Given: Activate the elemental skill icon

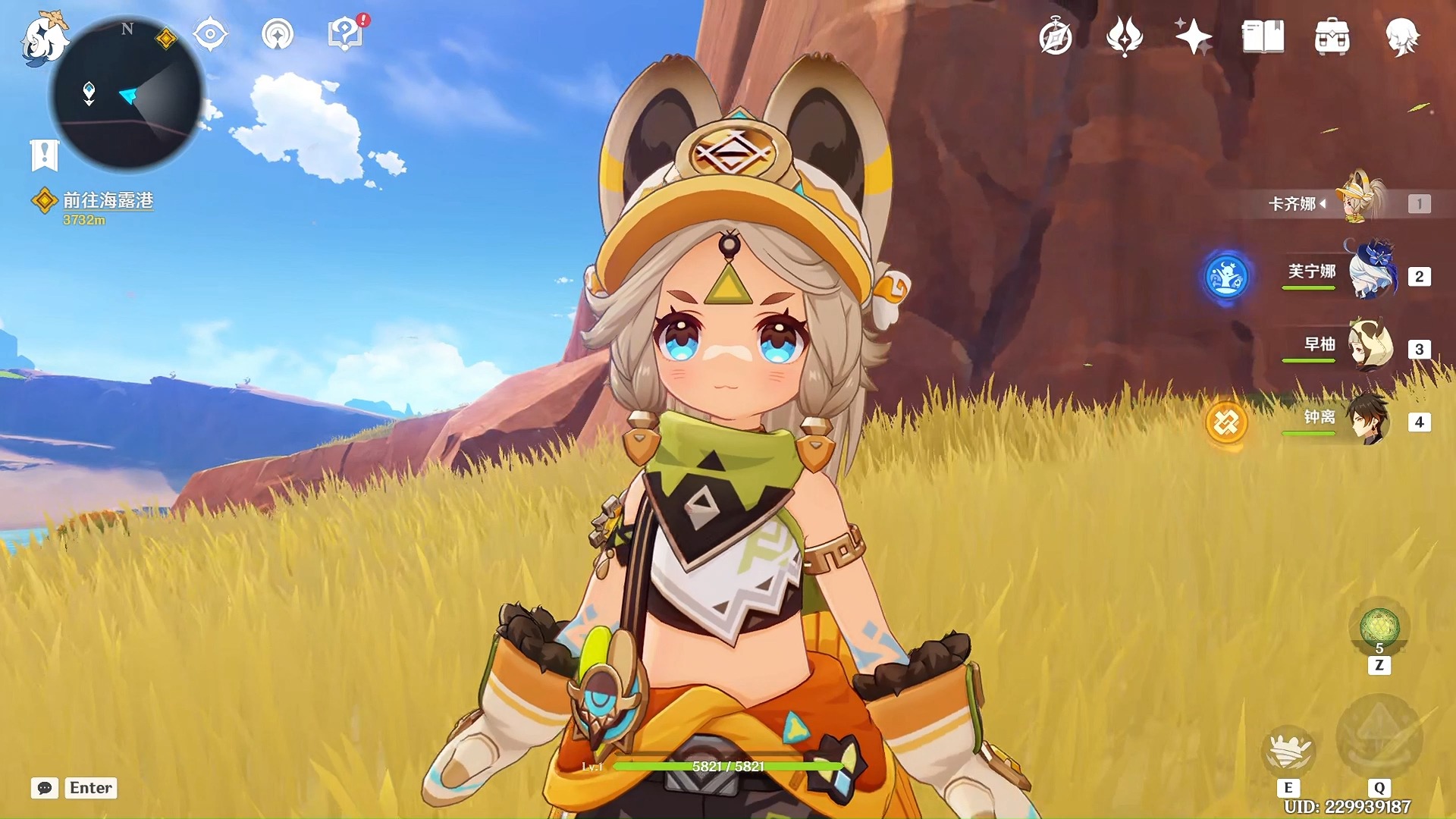Looking at the screenshot, I should click(1288, 749).
